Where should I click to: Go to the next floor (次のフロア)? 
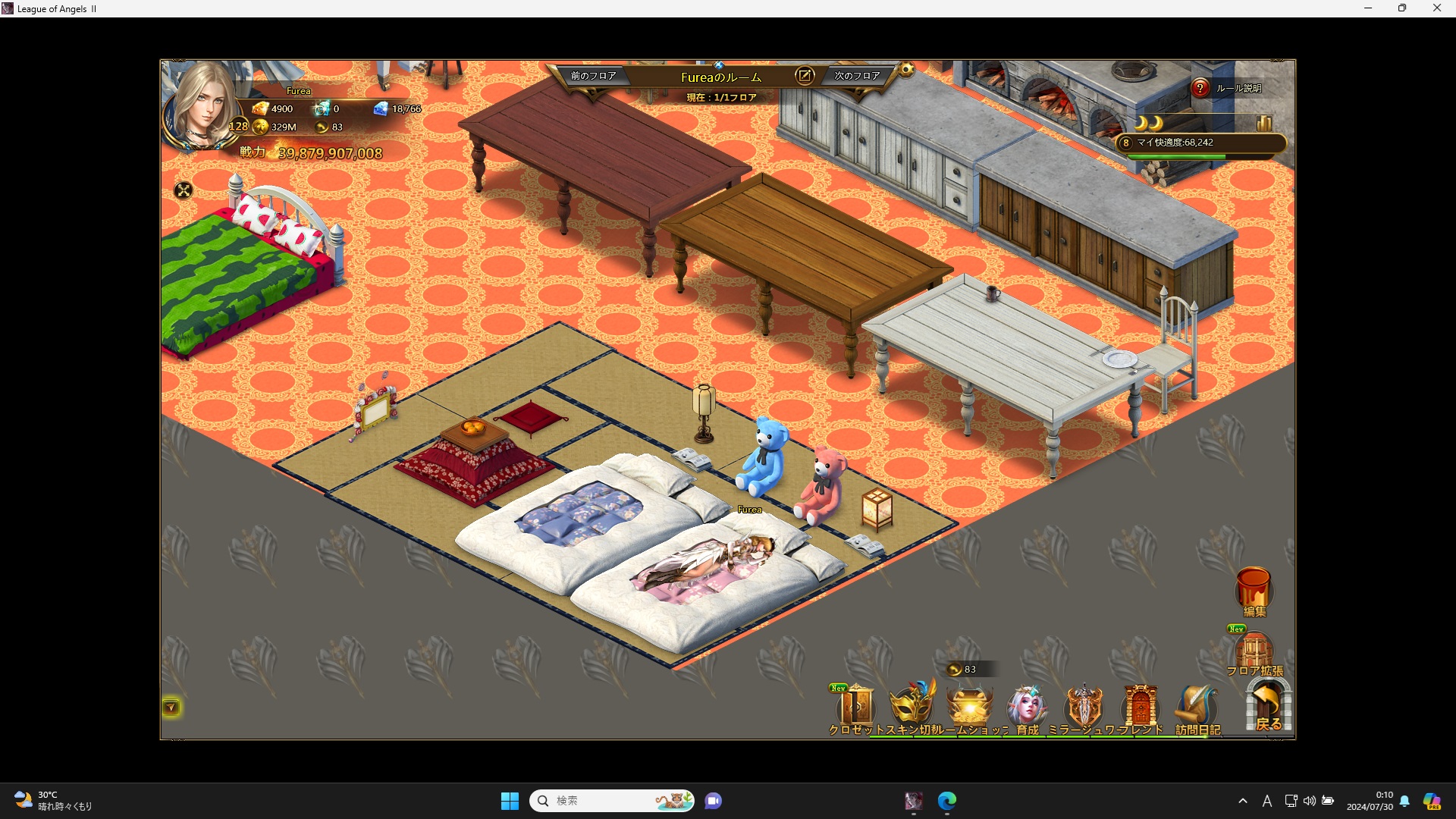click(x=857, y=76)
